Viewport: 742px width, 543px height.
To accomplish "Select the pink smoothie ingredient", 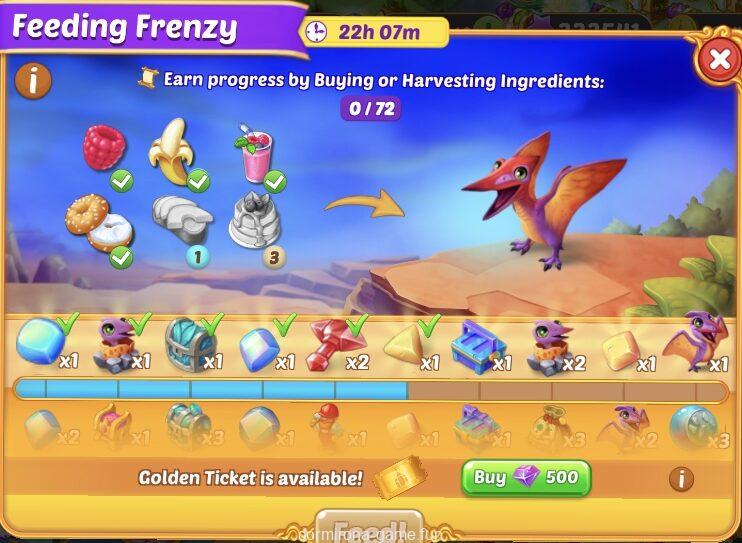I will 254,155.
